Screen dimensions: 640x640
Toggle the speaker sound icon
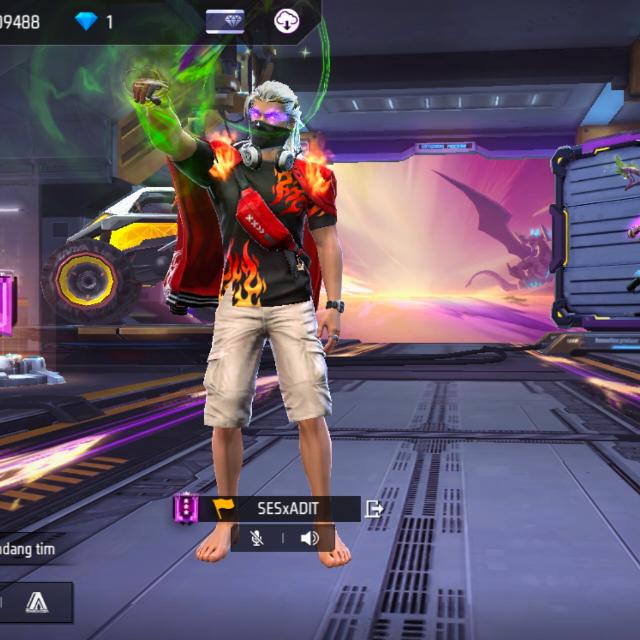309,538
